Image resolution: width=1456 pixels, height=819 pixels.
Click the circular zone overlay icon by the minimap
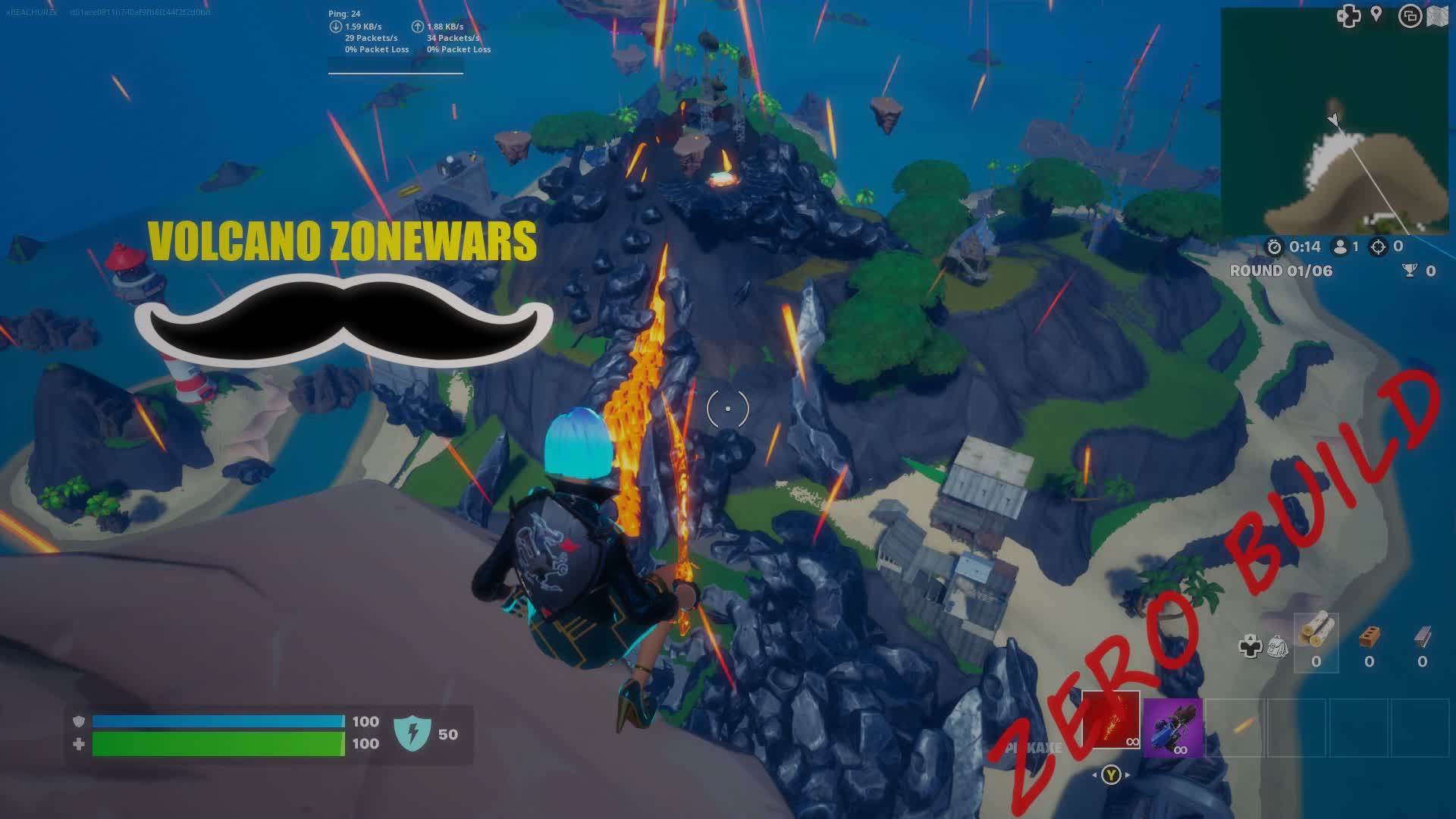click(x=1410, y=17)
